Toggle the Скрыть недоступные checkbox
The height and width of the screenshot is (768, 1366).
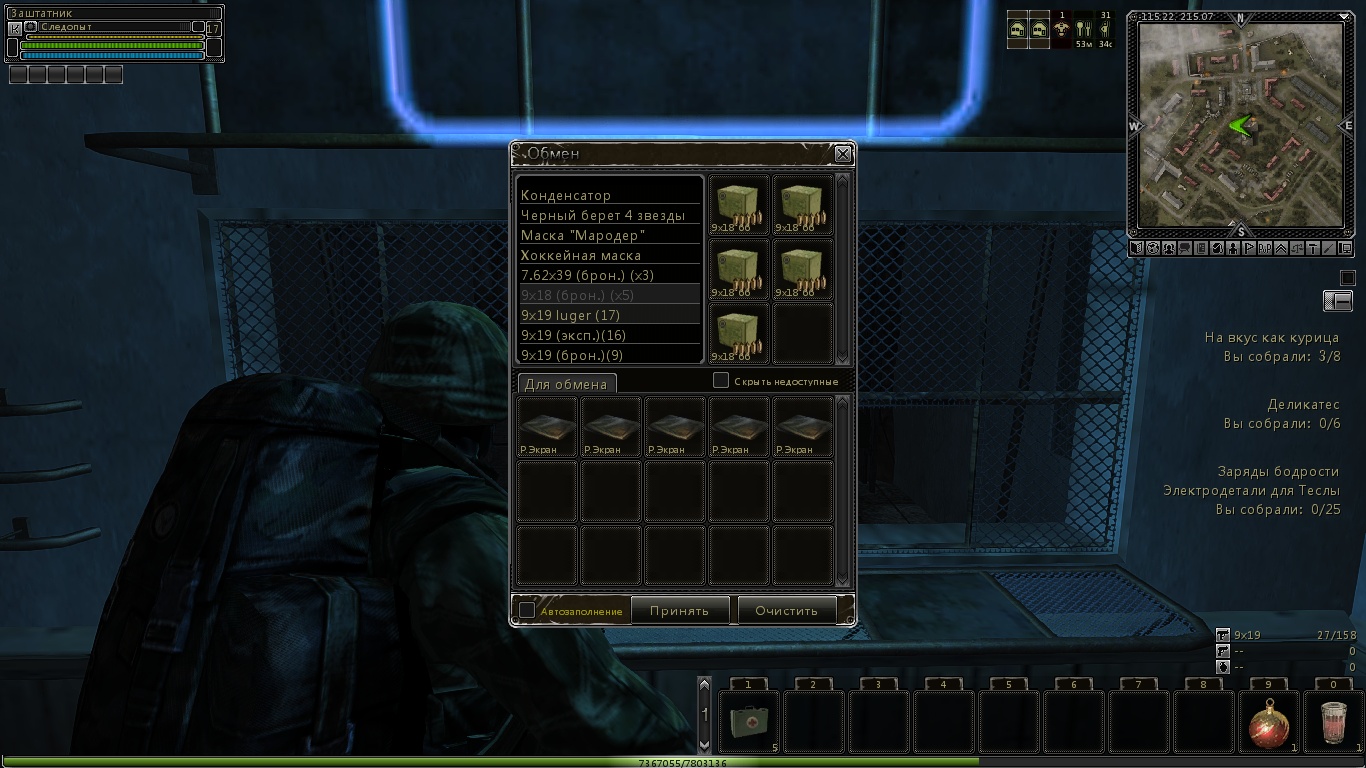click(721, 381)
